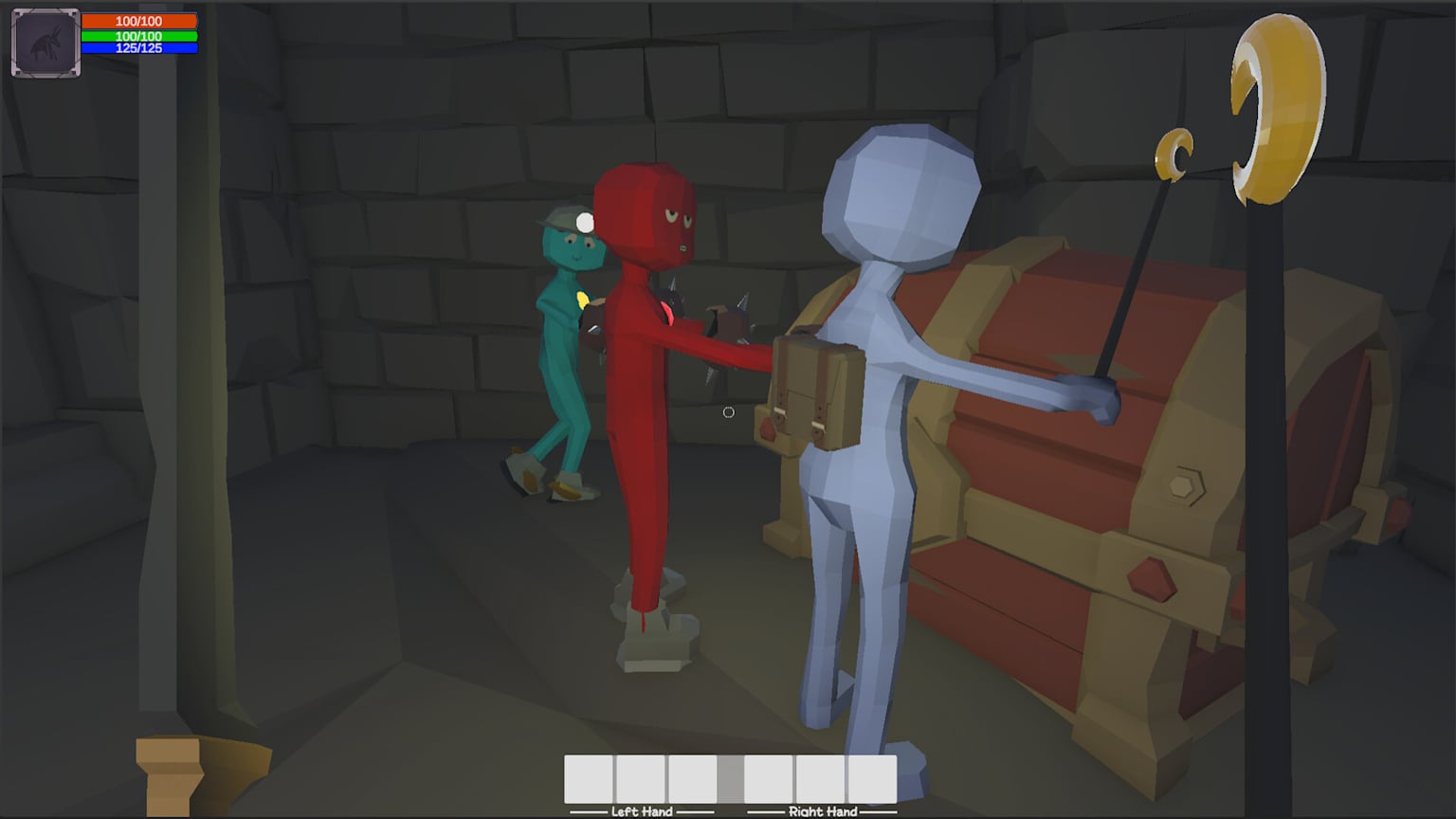The image size is (1456, 819).
Task: Click the crosshair dot at screen center
Action: click(x=728, y=411)
